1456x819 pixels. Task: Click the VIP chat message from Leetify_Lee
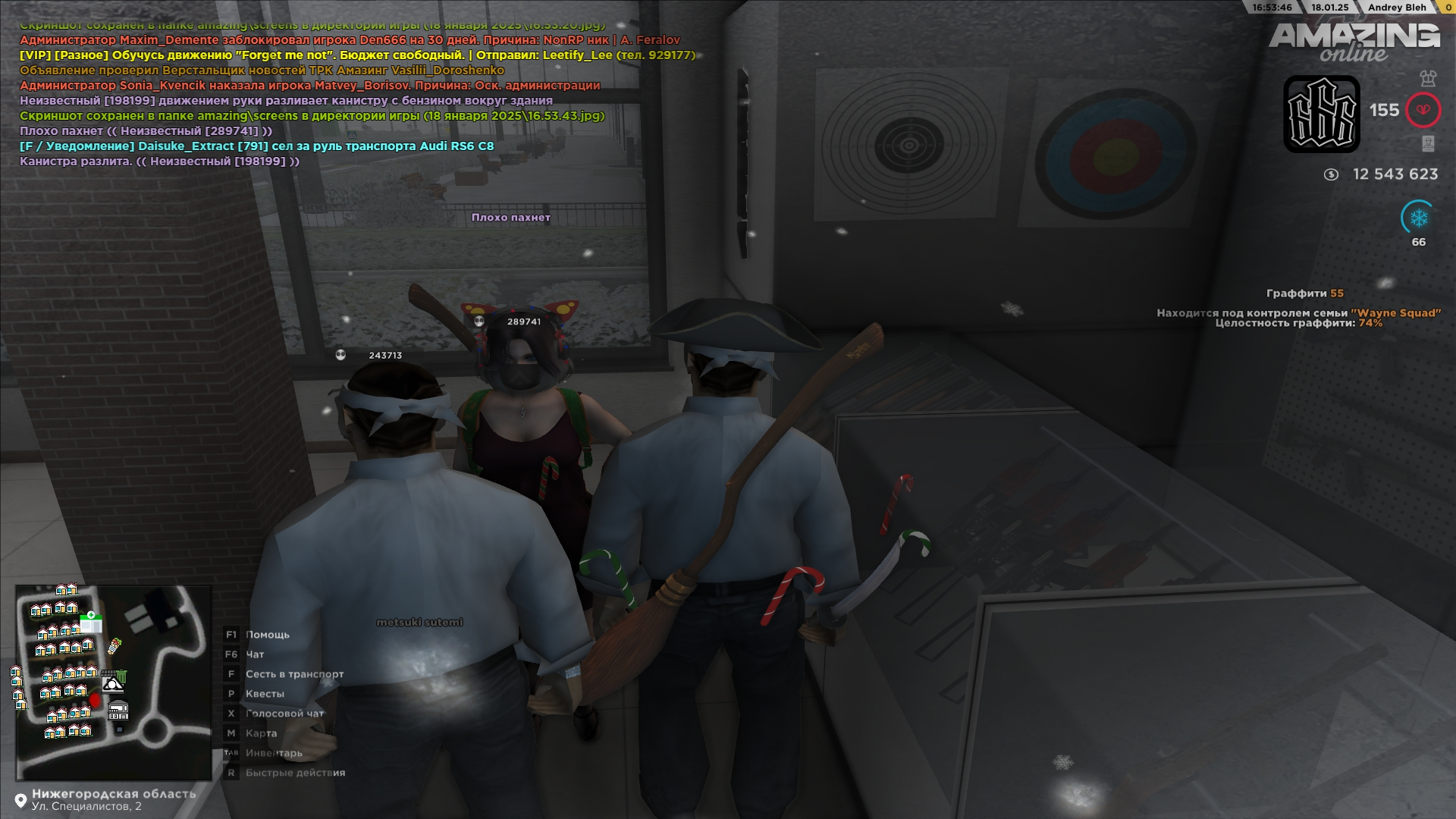tap(356, 55)
